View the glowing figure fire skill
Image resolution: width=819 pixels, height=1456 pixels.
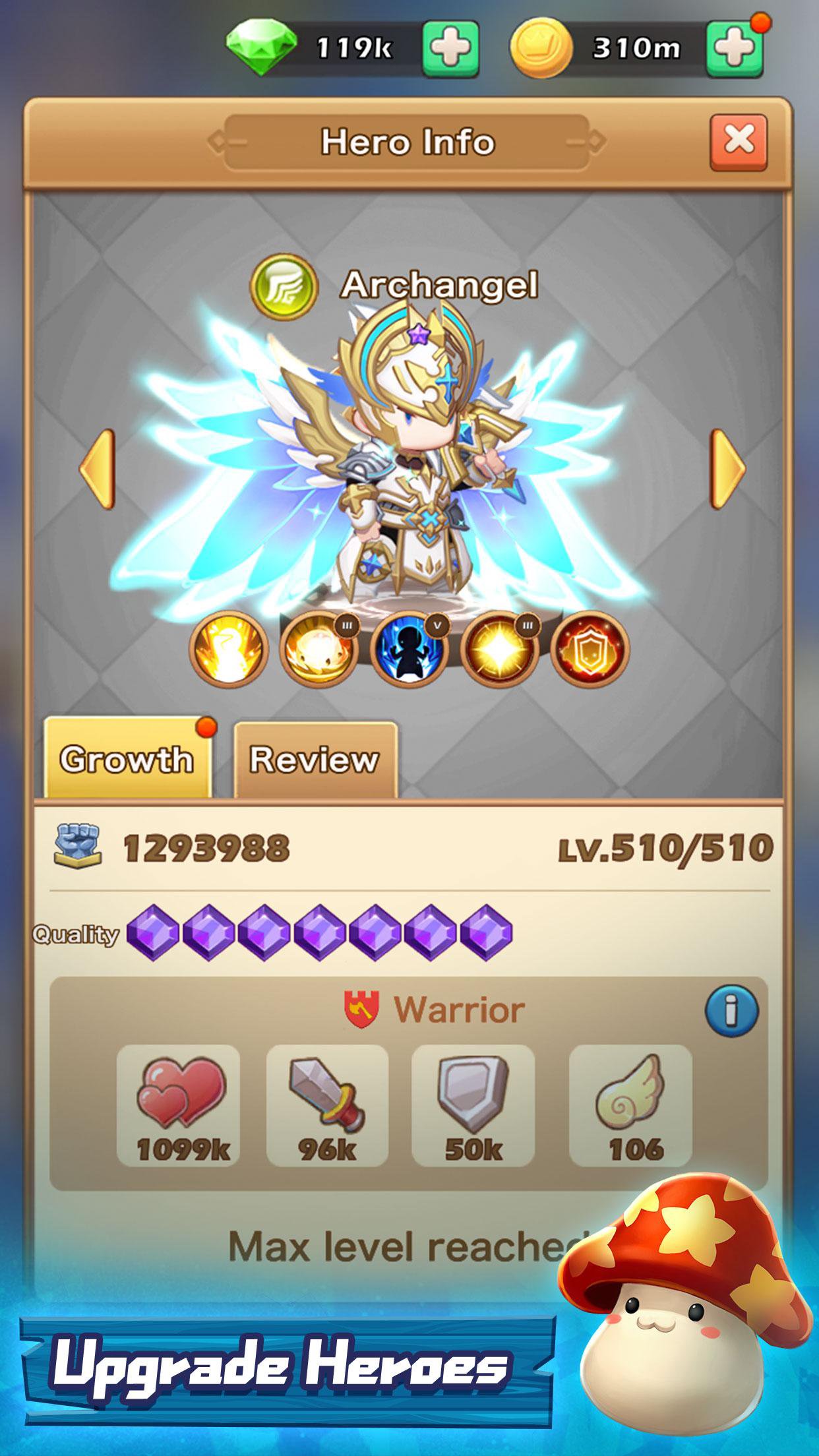(x=229, y=650)
